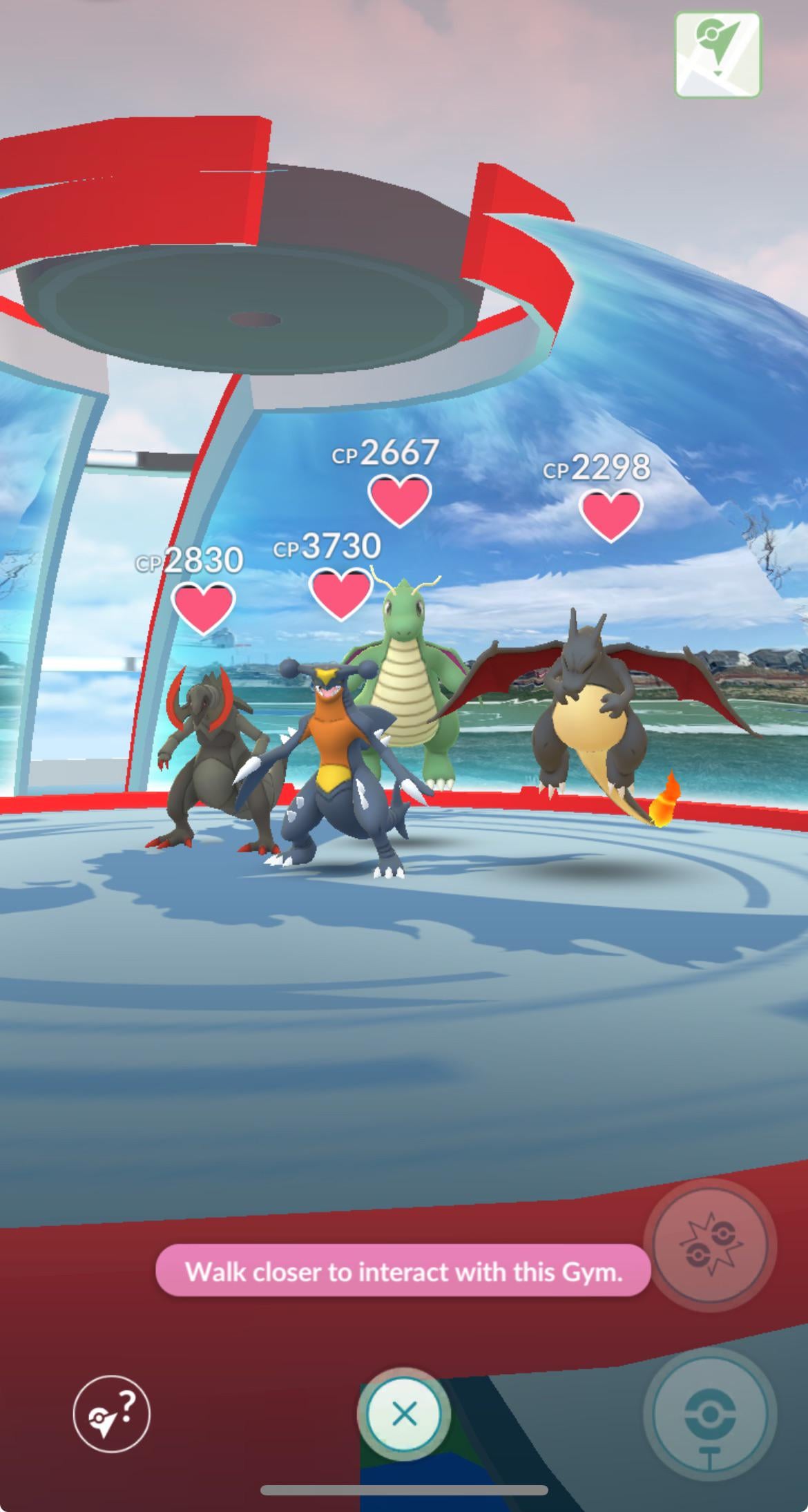This screenshot has height=1512, width=808.
Task: Tap the gym battle button
Action: (x=710, y=1245)
